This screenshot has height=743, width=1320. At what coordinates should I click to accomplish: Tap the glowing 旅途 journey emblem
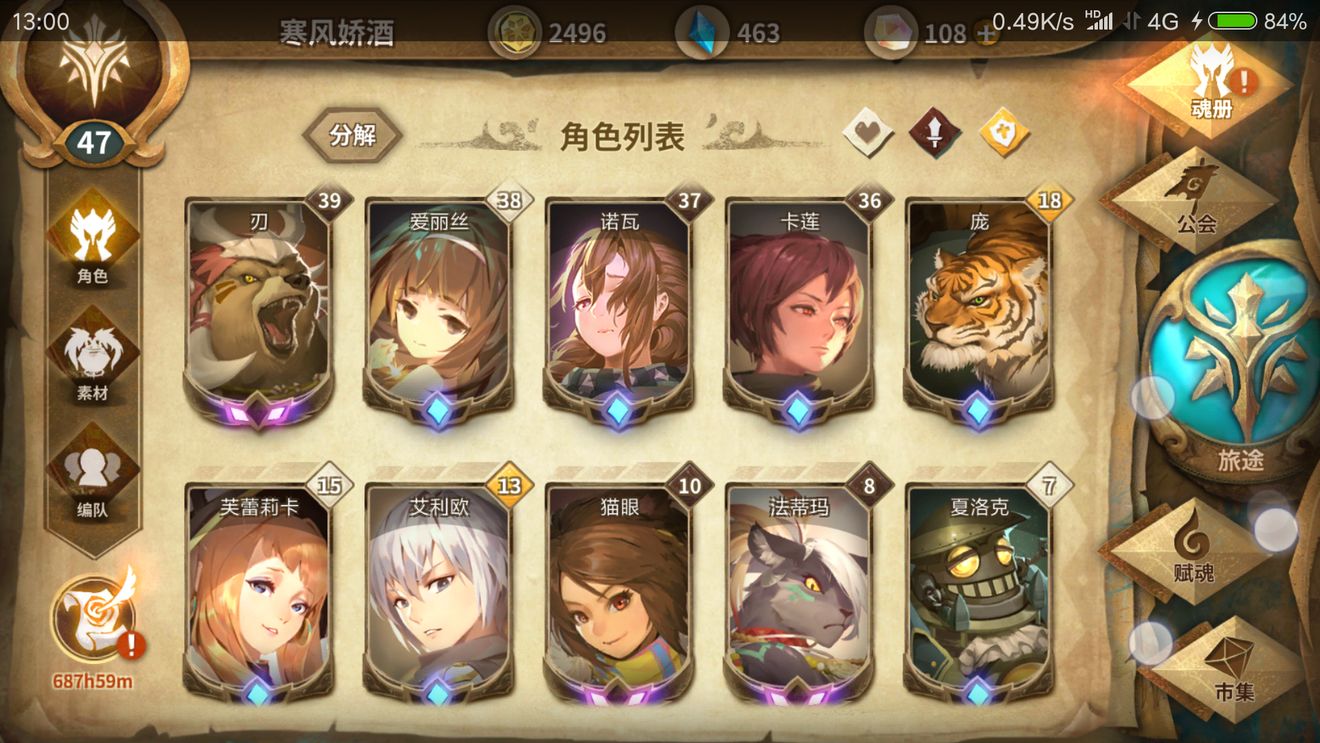1240,350
